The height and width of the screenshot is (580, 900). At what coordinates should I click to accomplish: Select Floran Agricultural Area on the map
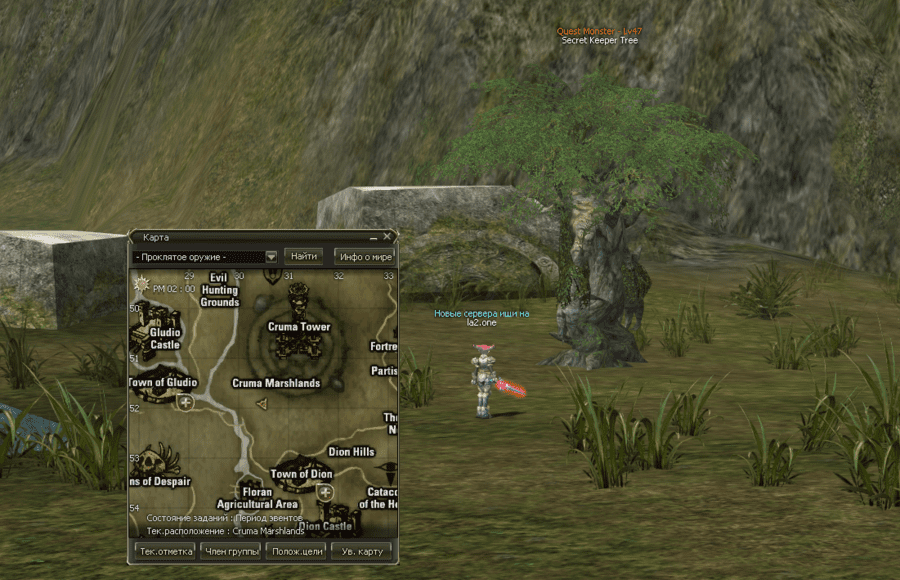point(257,498)
